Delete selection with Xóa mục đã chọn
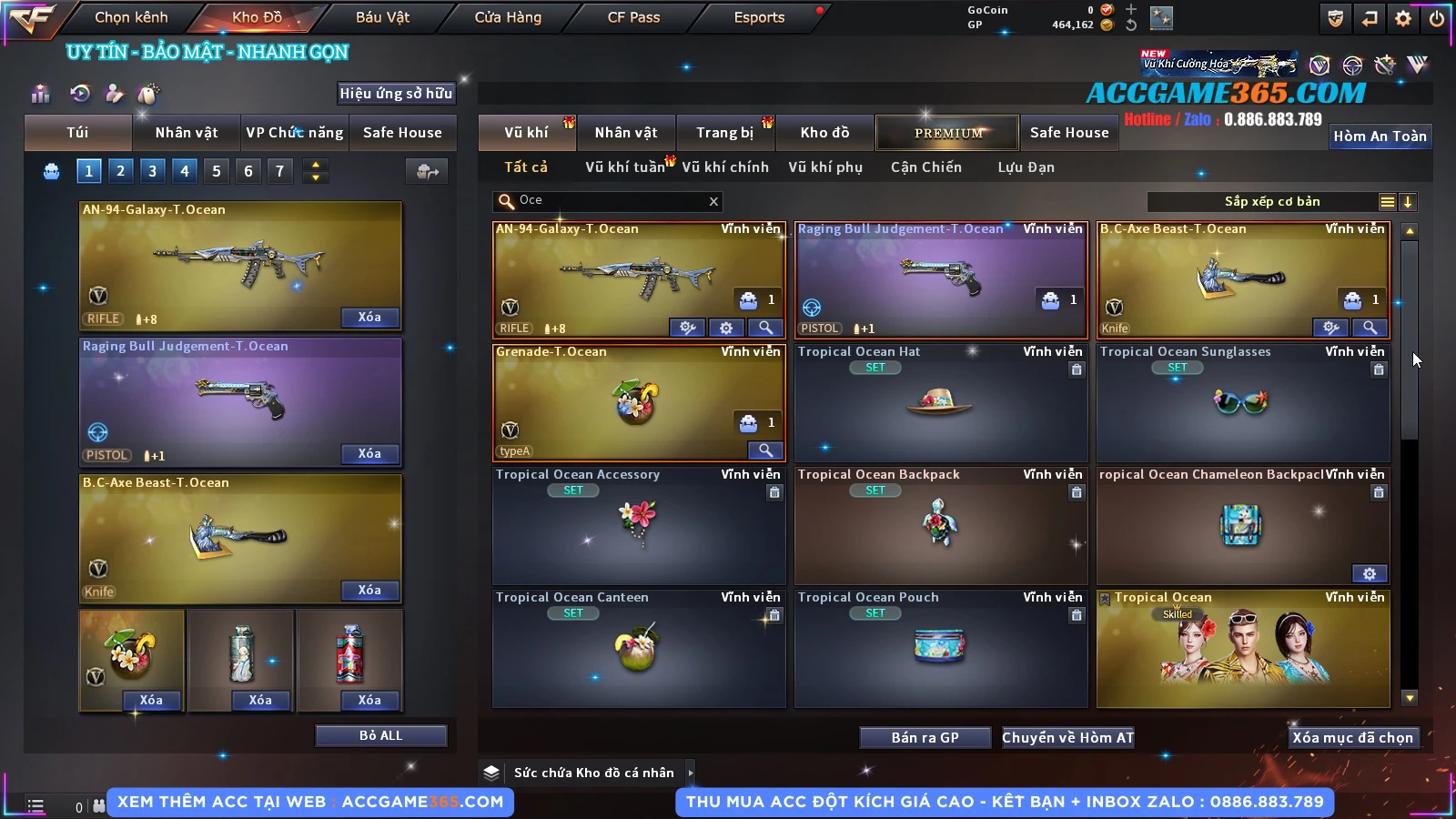 tap(1352, 737)
